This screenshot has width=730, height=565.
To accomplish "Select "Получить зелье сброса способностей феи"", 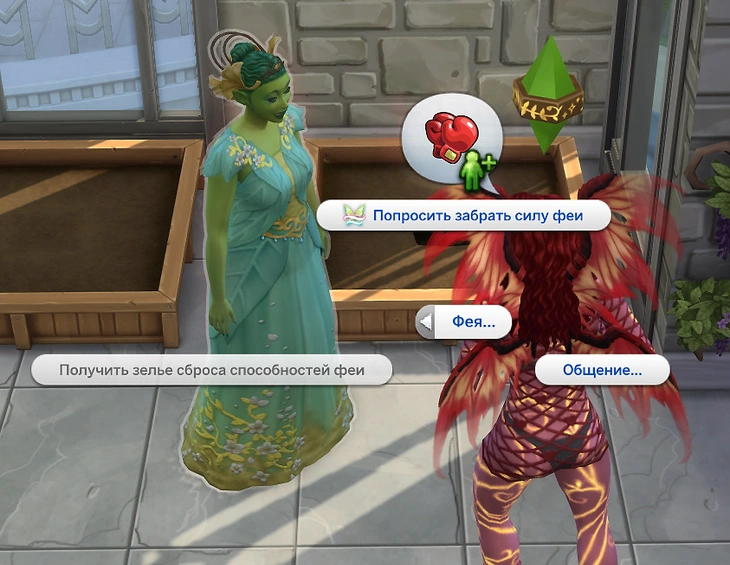I will (x=211, y=370).
